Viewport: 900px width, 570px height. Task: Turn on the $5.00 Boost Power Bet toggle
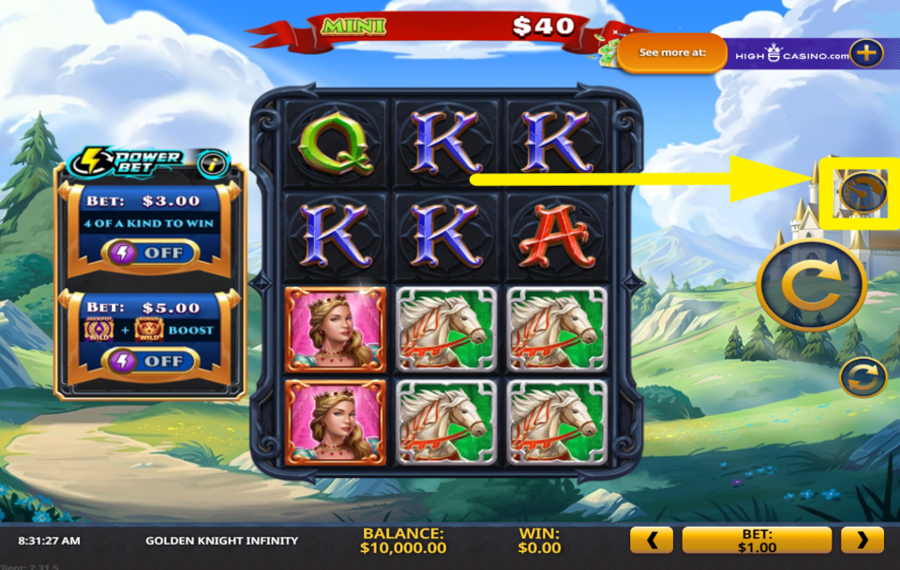(149, 361)
